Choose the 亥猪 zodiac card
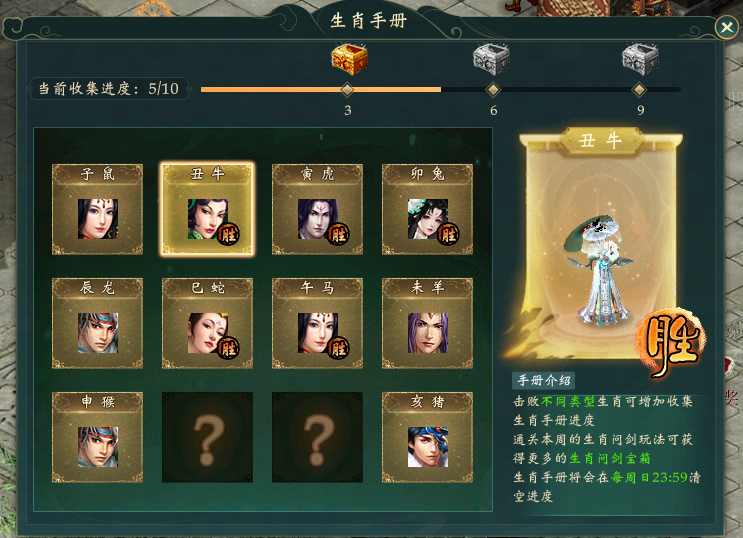743x538 pixels. coord(428,437)
